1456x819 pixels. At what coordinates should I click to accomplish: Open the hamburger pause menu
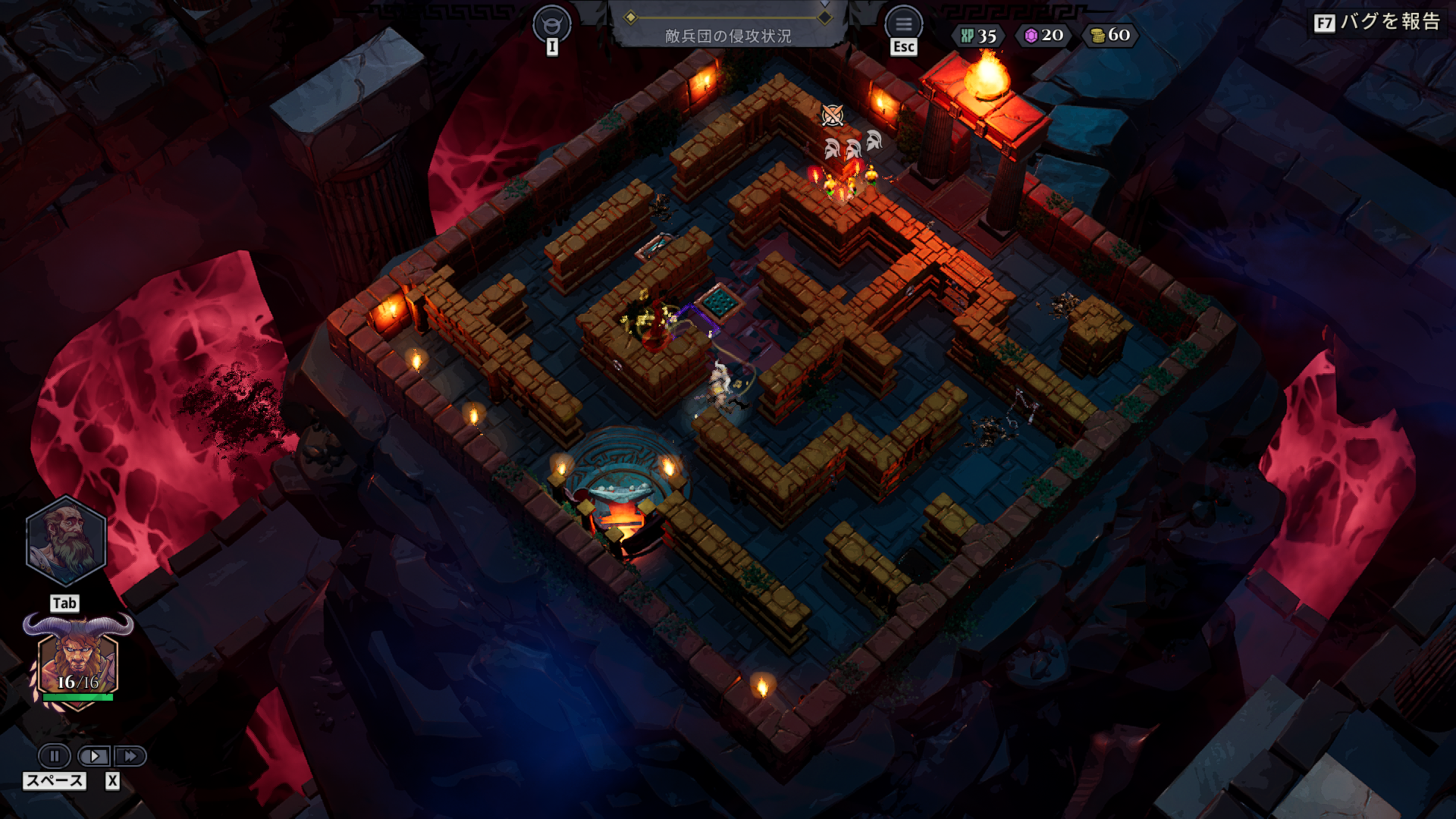click(903, 24)
